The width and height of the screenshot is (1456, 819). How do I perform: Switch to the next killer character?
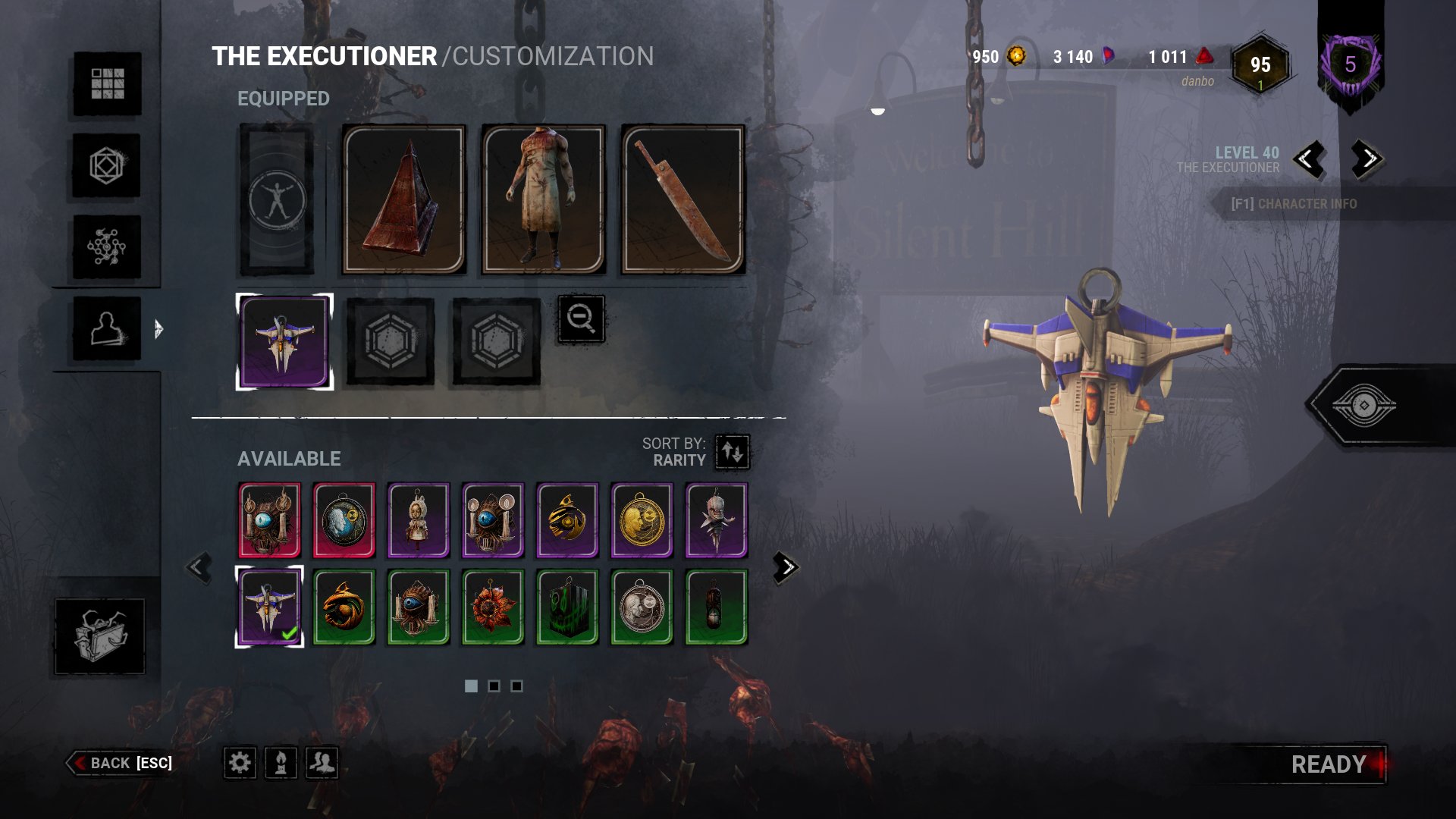[1367, 159]
